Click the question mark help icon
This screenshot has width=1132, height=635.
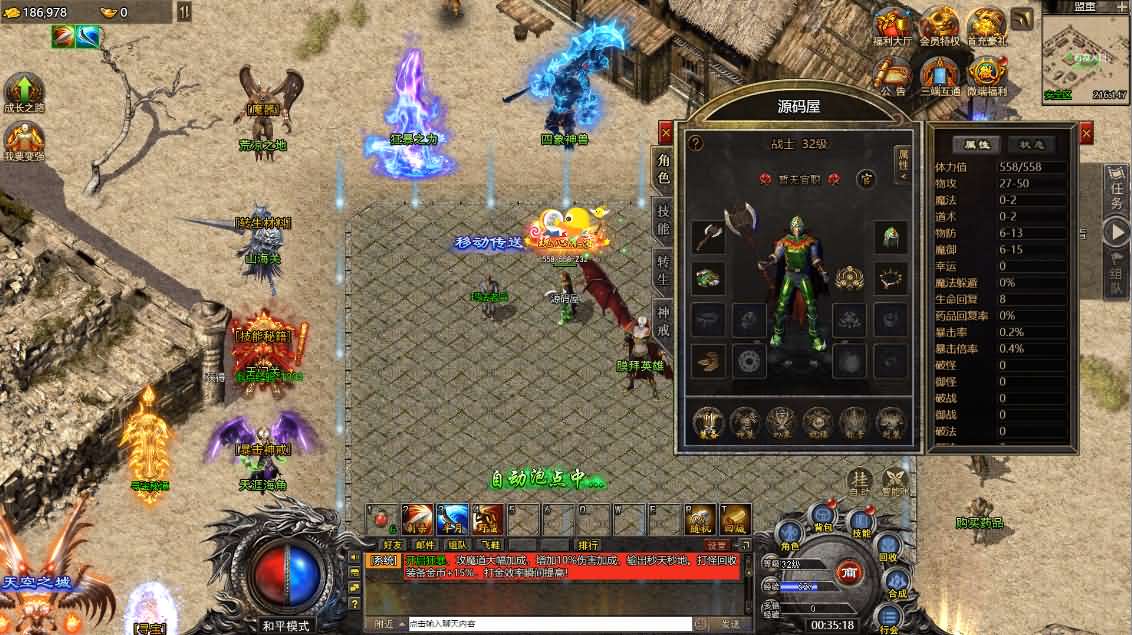(x=696, y=143)
